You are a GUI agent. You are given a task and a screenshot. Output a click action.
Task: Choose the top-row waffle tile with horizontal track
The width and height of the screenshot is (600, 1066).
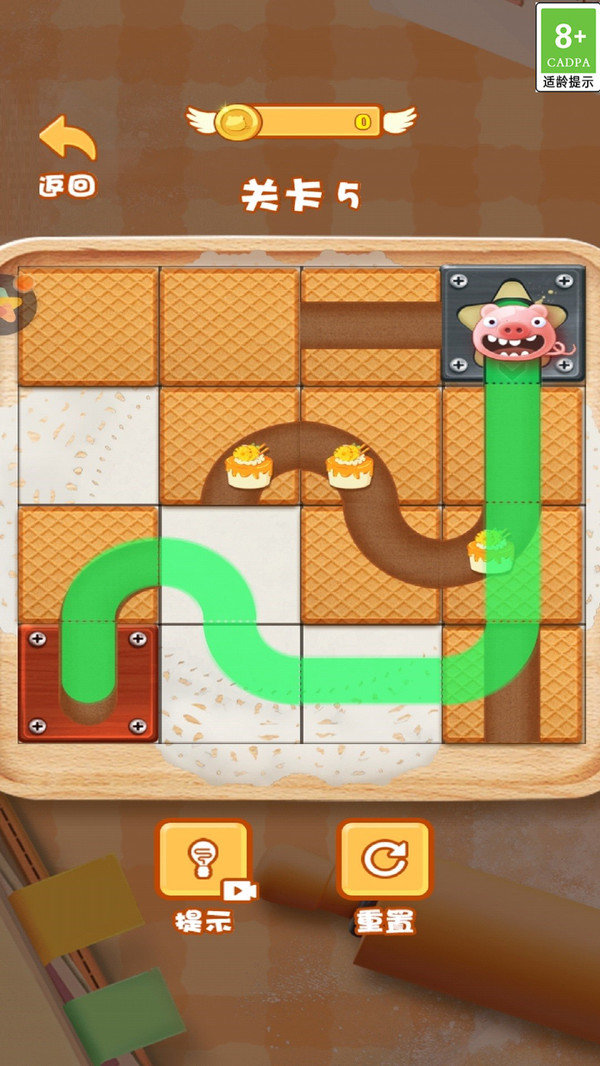pos(371,325)
